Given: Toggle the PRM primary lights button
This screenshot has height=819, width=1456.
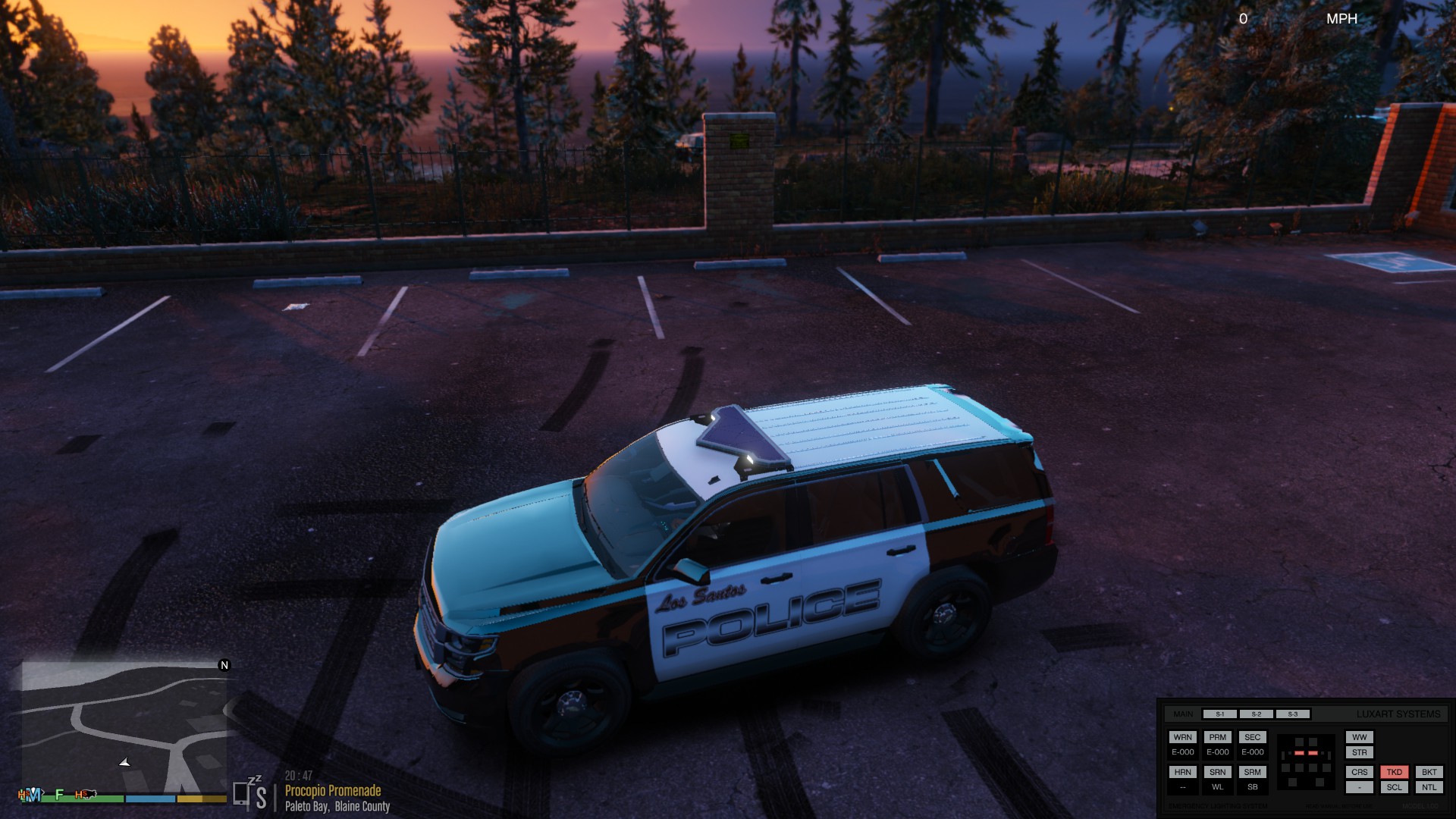Looking at the screenshot, I should click(x=1217, y=737).
